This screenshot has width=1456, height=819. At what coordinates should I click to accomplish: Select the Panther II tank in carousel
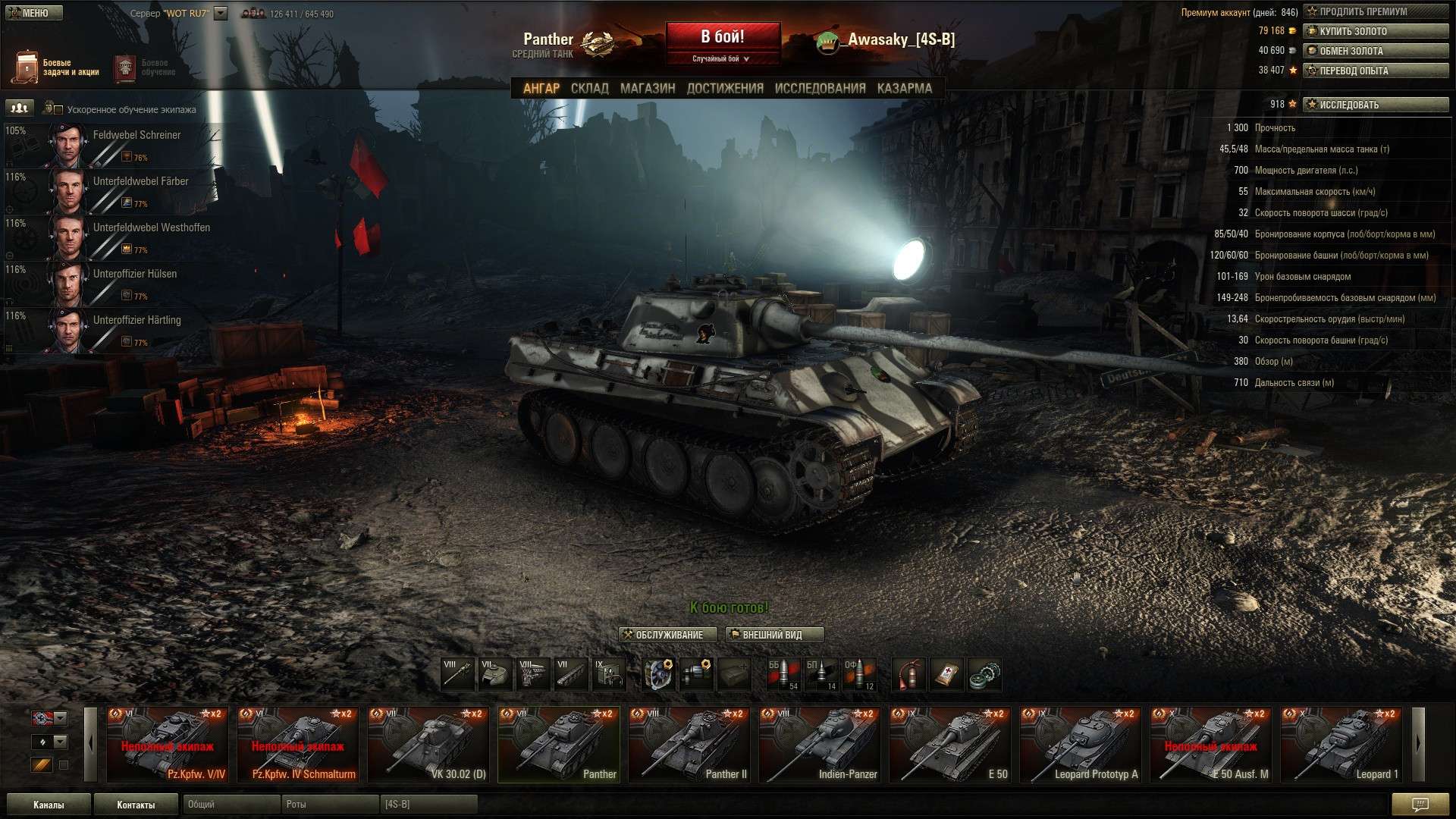coord(689,744)
